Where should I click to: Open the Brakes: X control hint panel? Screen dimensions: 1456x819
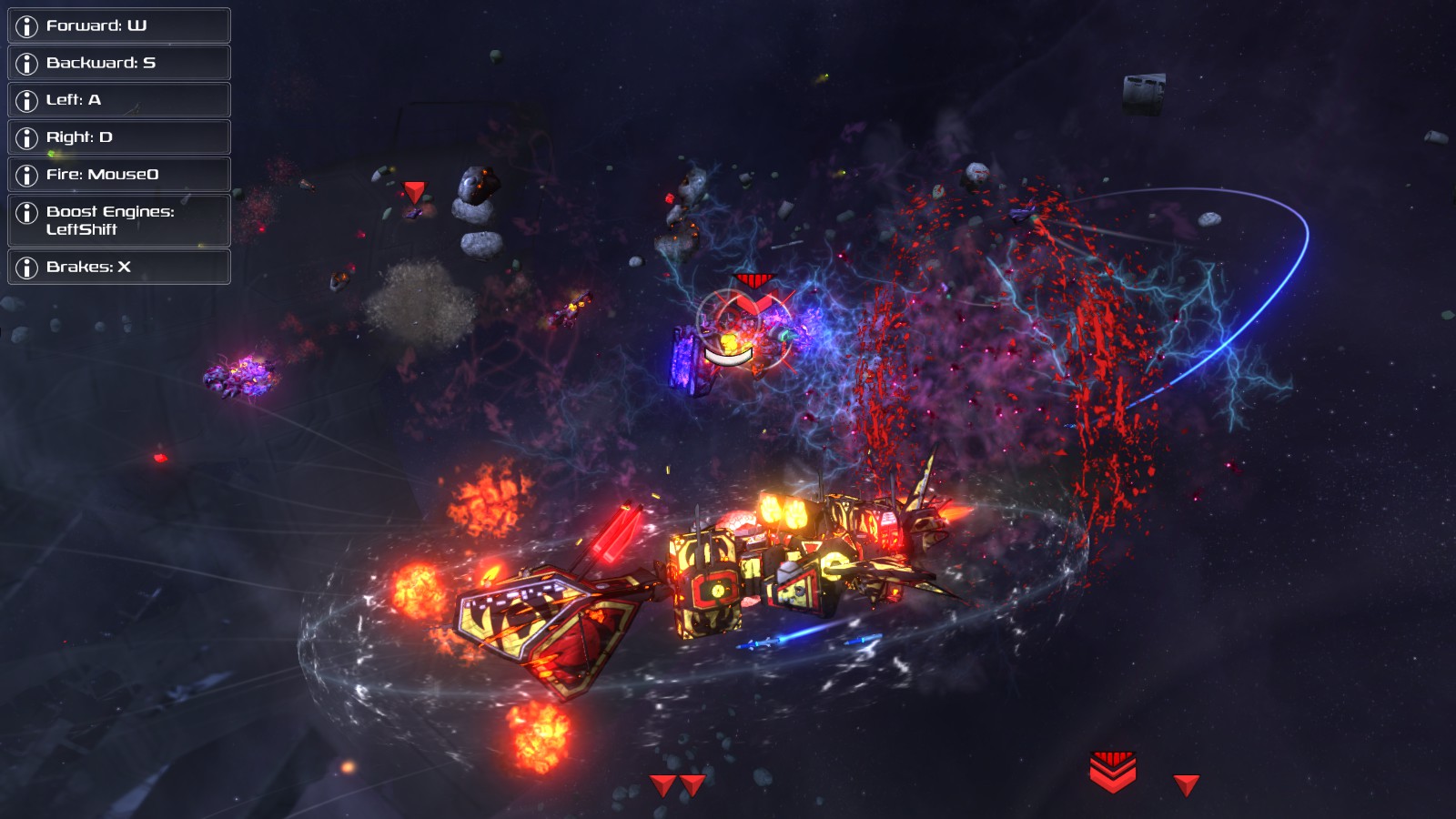click(x=118, y=268)
